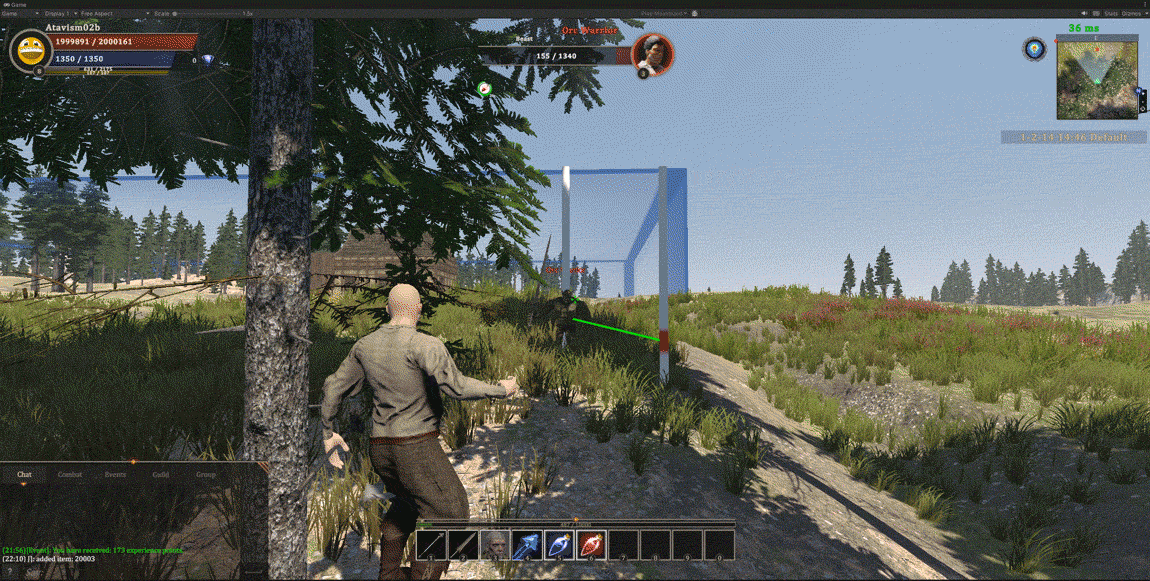The height and width of the screenshot is (581, 1150).
Task: Switch to the Chat tab
Action: (x=24, y=474)
